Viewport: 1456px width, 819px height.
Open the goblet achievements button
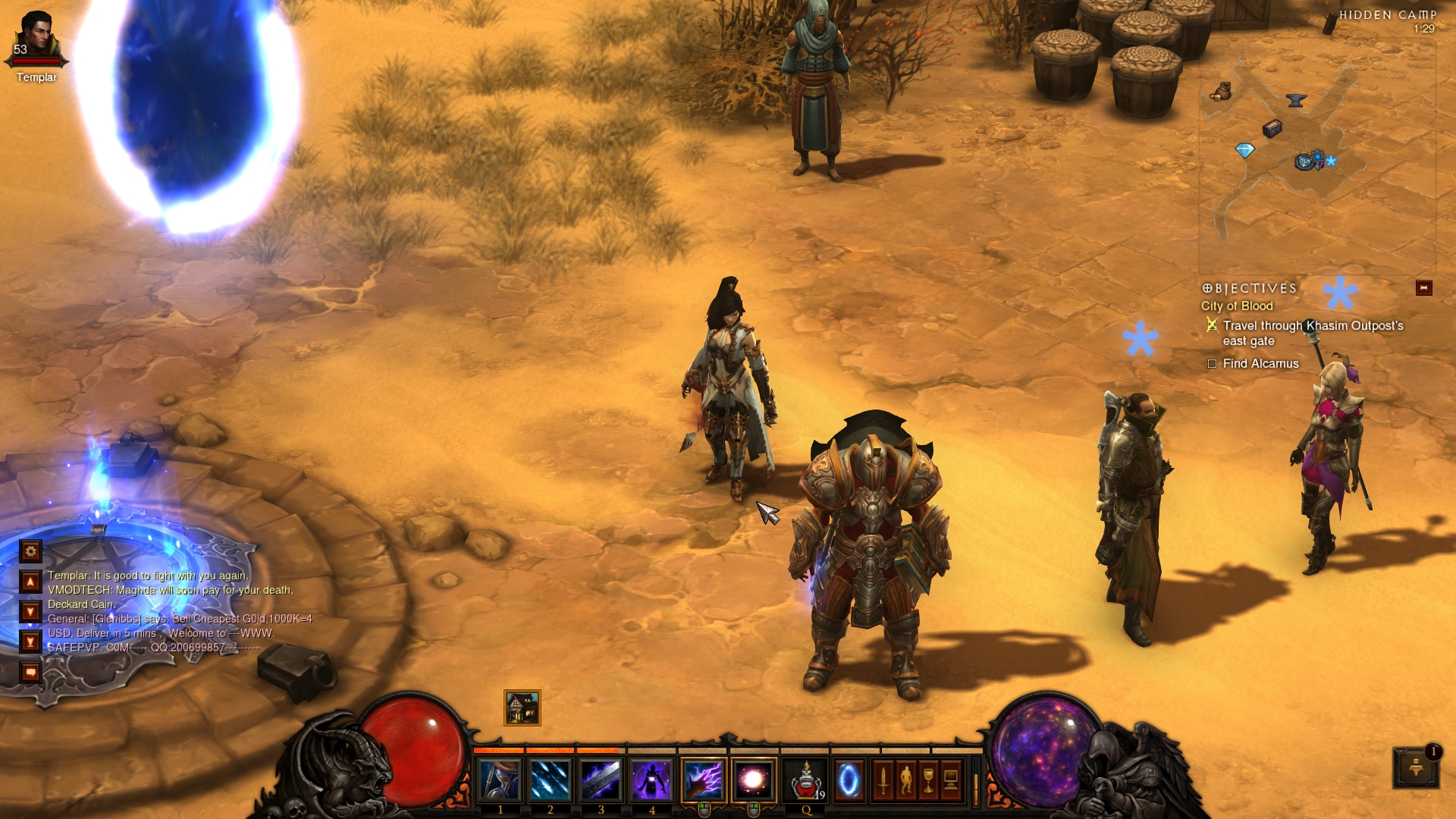point(928,780)
